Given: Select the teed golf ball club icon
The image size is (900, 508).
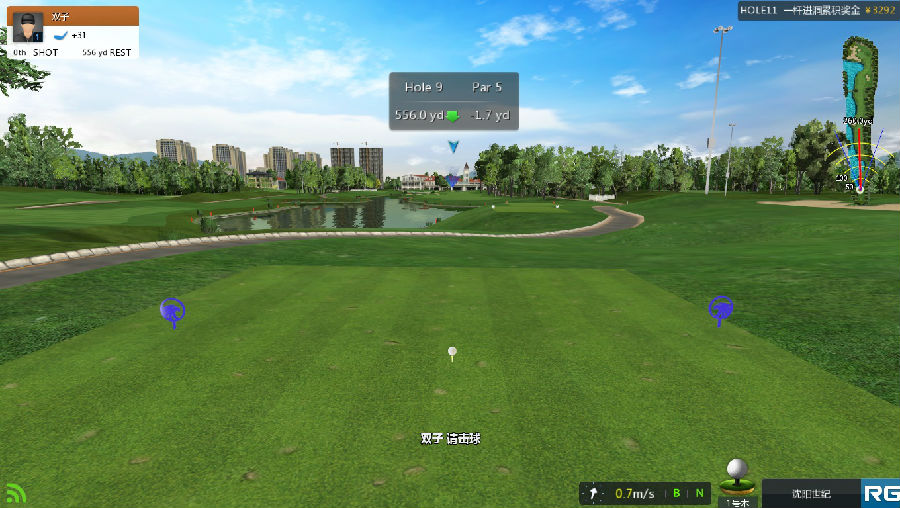Looking at the screenshot, I should point(737,475).
